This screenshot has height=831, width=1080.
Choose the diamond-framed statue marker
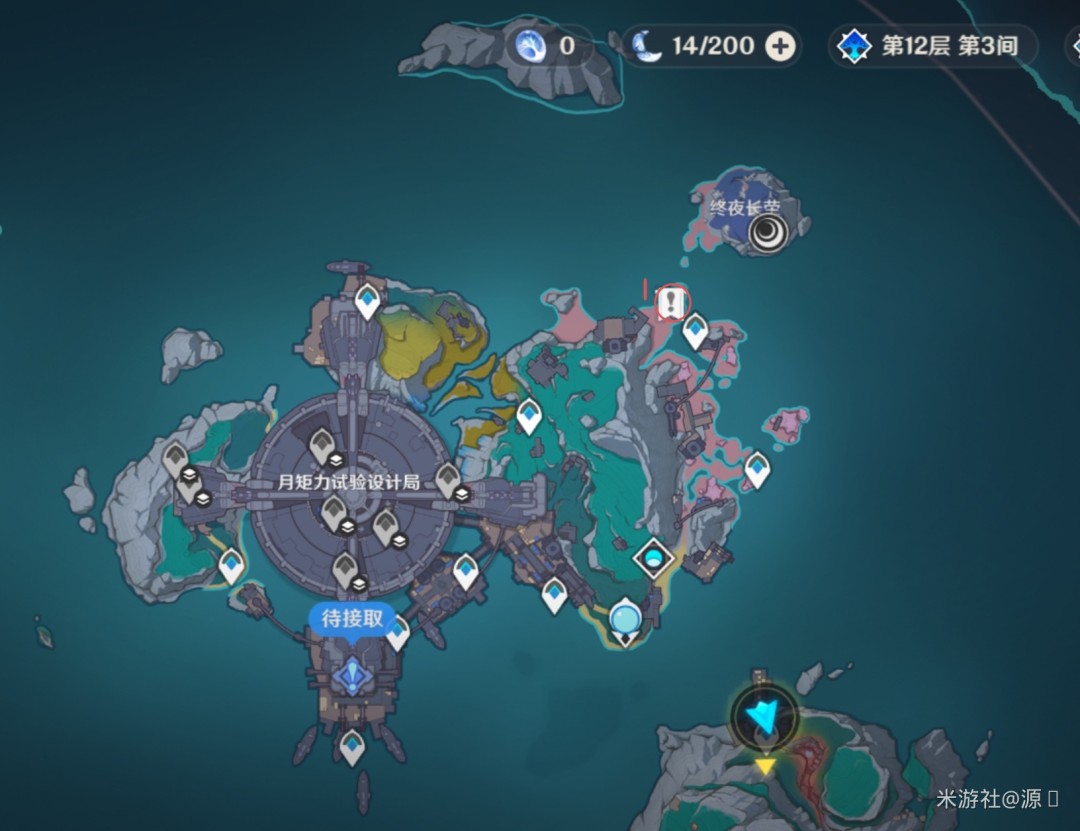pos(653,558)
